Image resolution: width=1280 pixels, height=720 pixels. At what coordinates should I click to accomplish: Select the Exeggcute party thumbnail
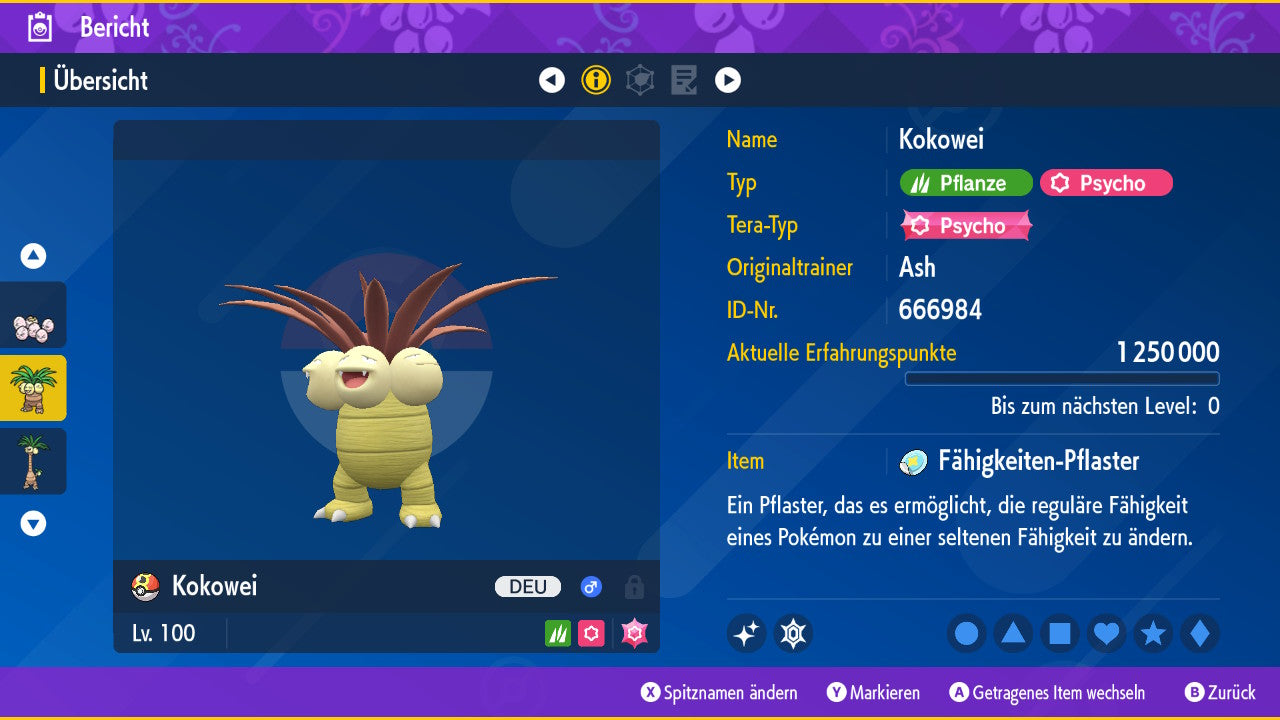(33, 316)
